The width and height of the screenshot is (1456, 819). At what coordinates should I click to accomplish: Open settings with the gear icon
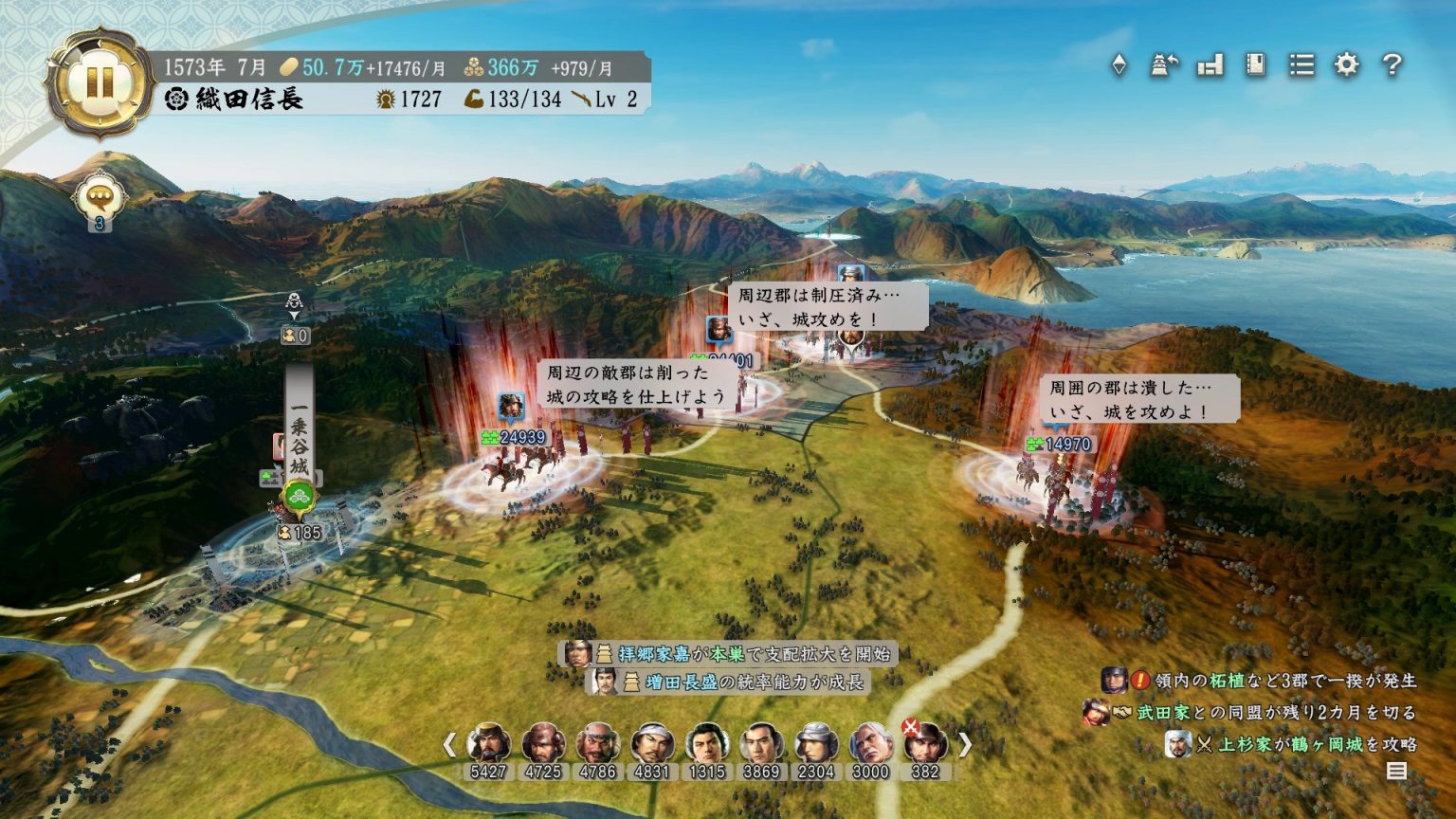point(1346,65)
